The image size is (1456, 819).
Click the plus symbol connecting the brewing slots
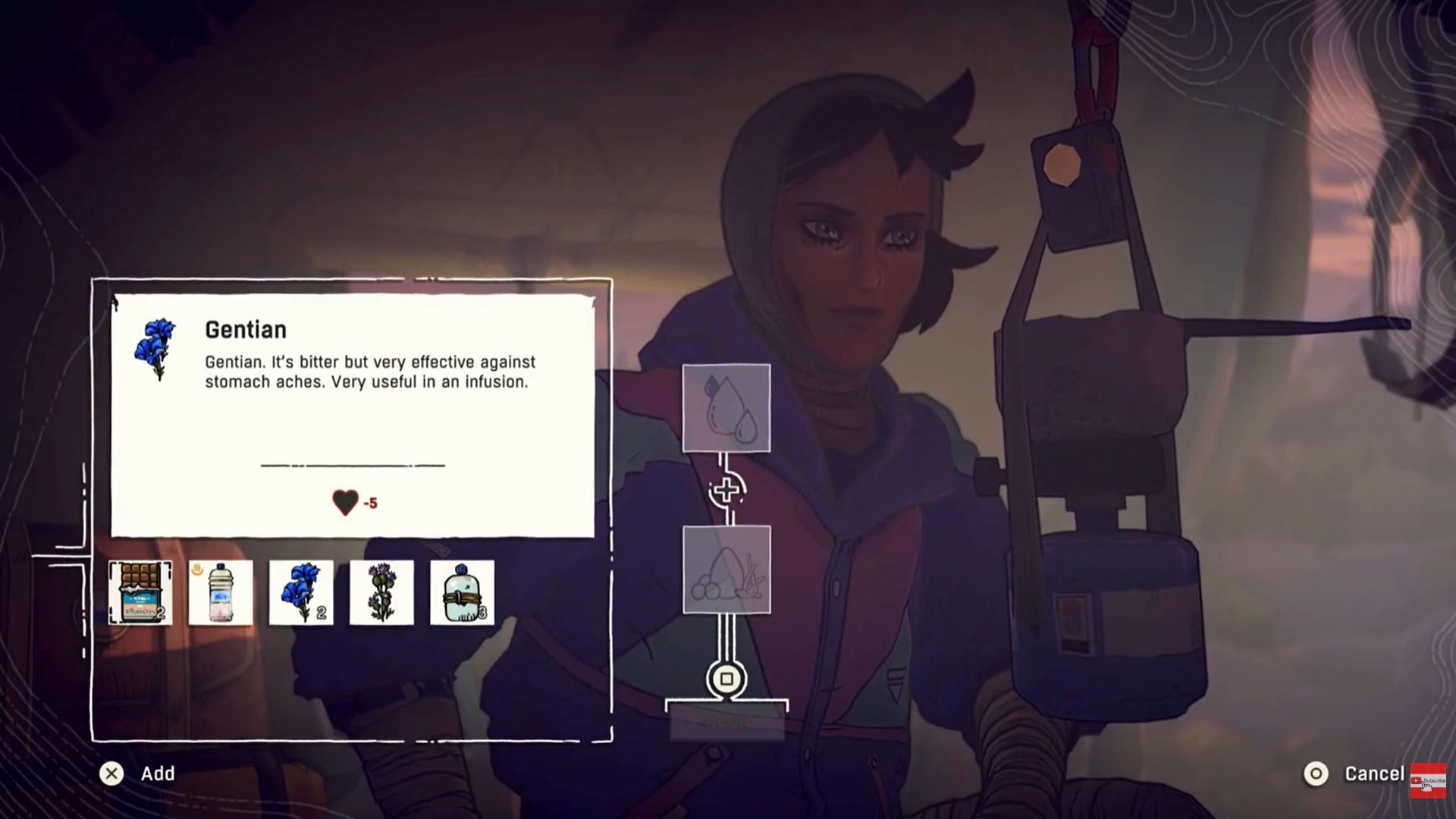pos(726,490)
